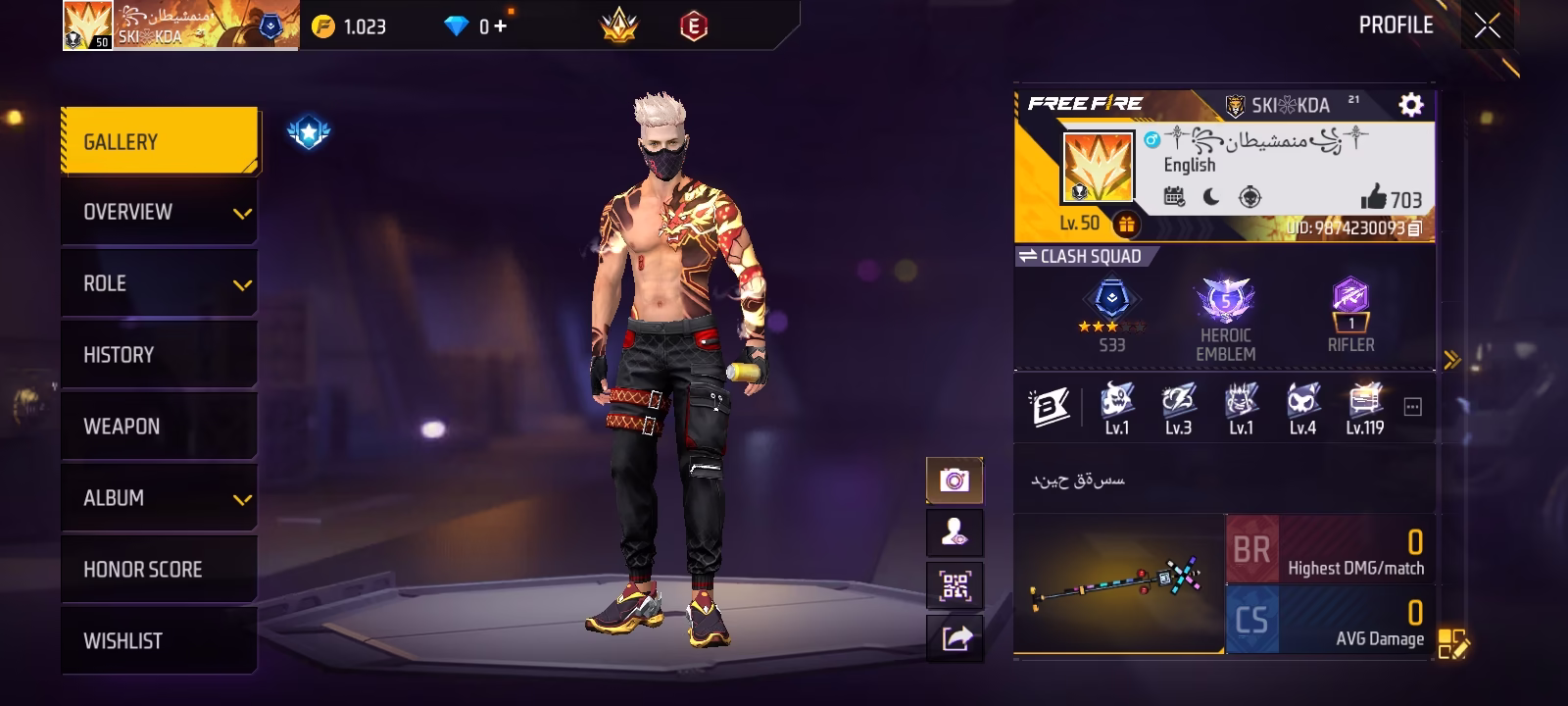Share the profile via arrow button

[x=955, y=639]
